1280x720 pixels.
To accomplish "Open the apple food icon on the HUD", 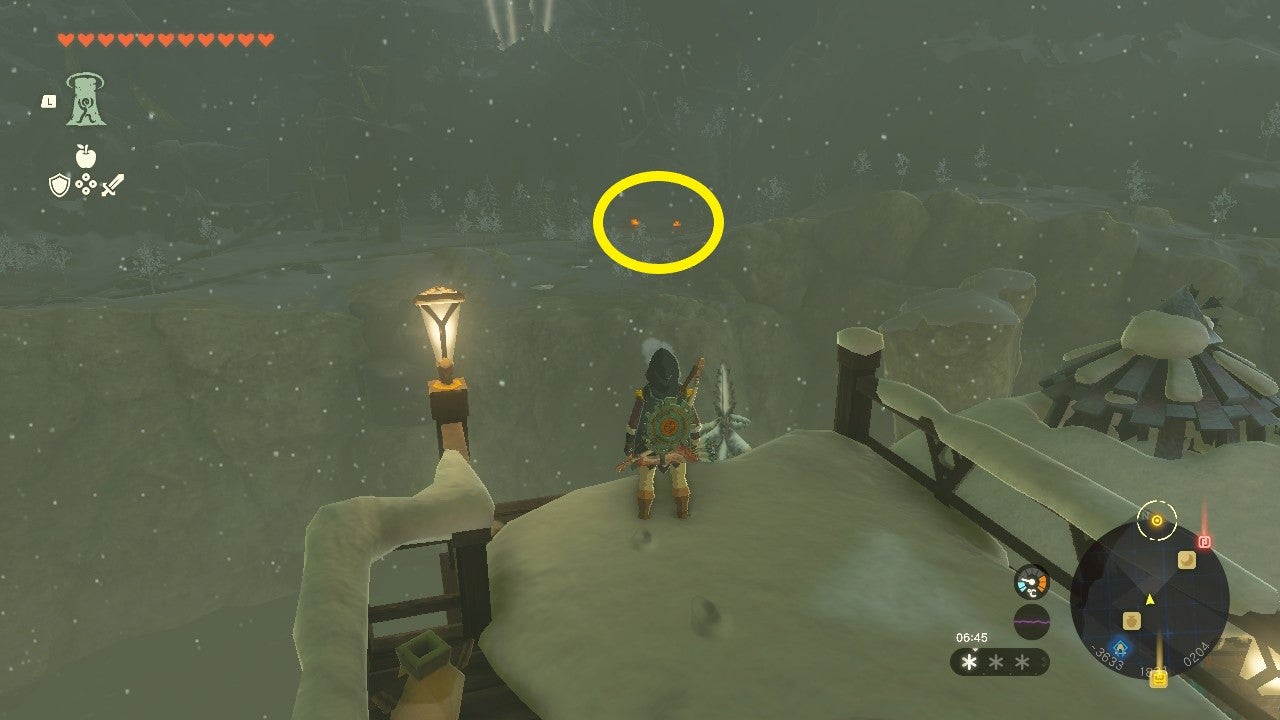I will pyautogui.click(x=85, y=156).
